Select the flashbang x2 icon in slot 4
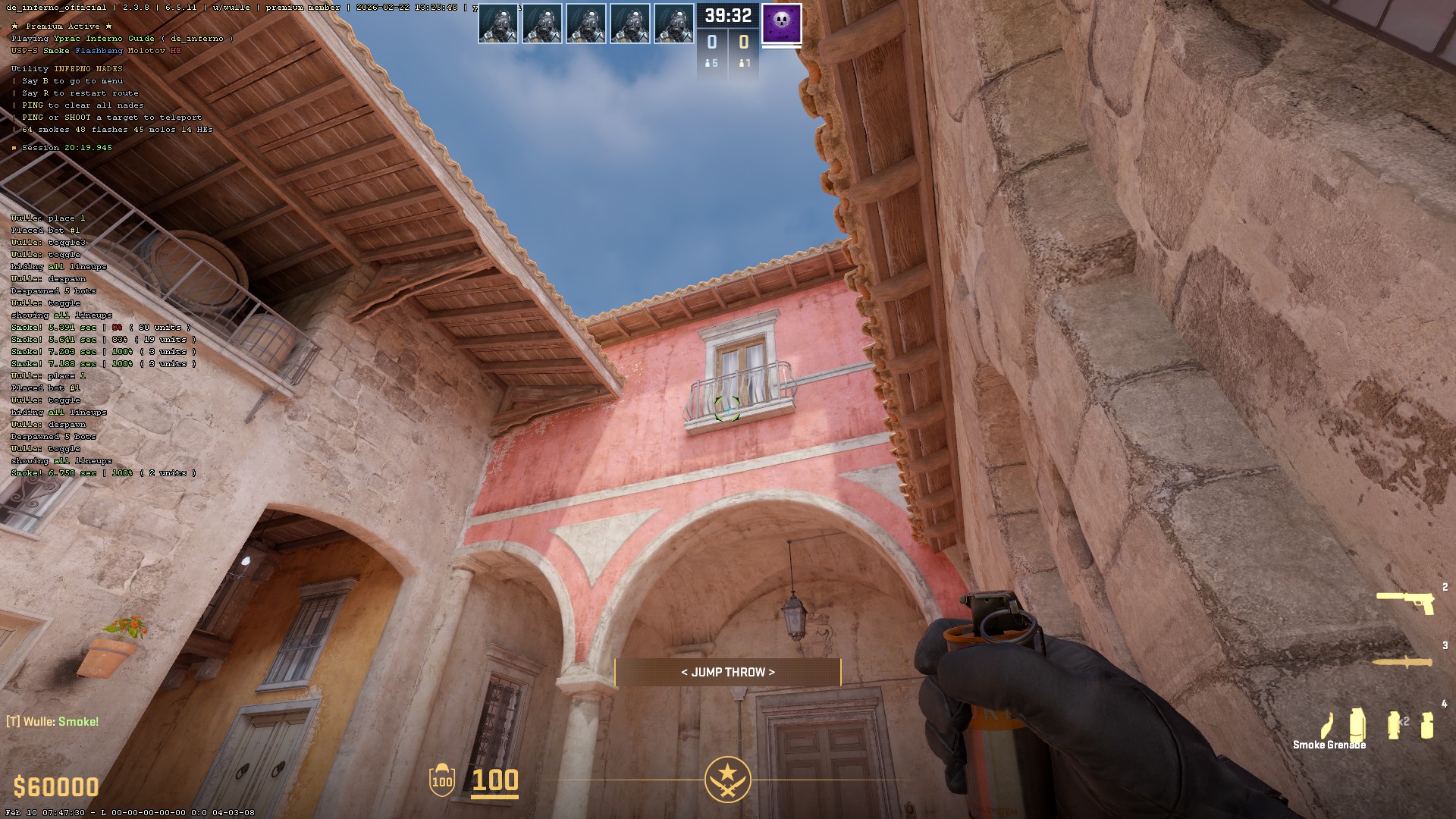The image size is (1456, 819). (x=1392, y=724)
